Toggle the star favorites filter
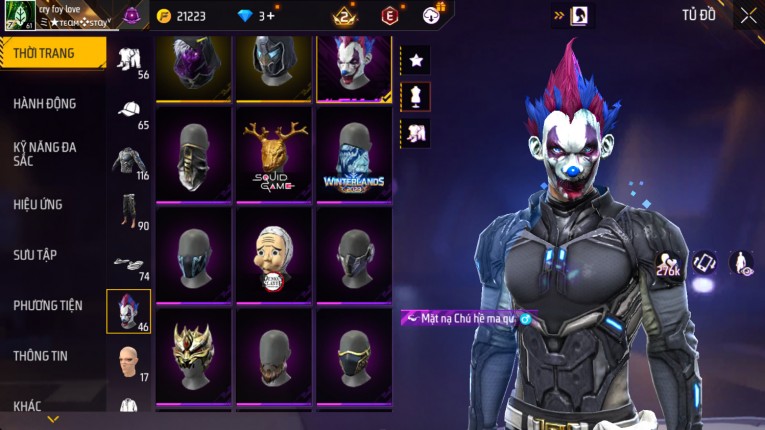The height and width of the screenshot is (430, 765). (x=416, y=61)
